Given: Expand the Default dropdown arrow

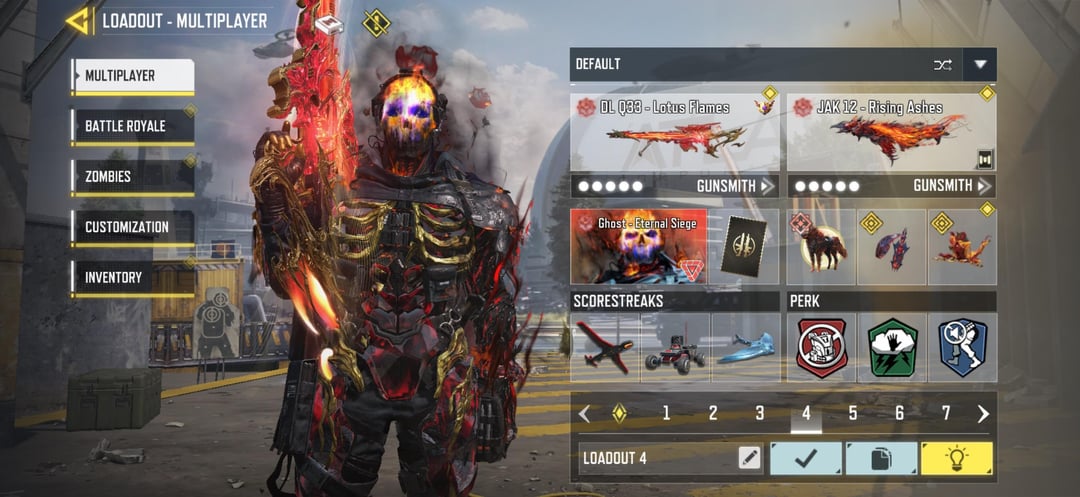Looking at the screenshot, I should click(x=980, y=64).
